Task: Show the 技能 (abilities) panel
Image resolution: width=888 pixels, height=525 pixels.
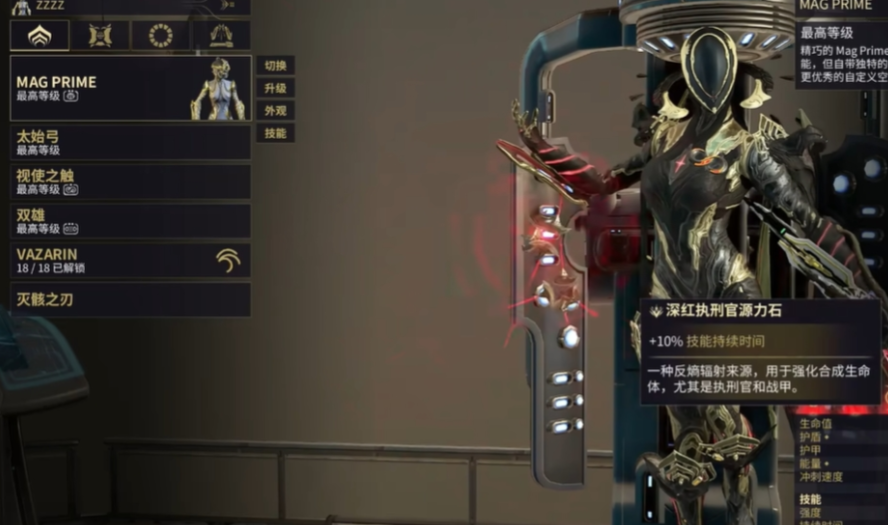Action: click(x=275, y=133)
